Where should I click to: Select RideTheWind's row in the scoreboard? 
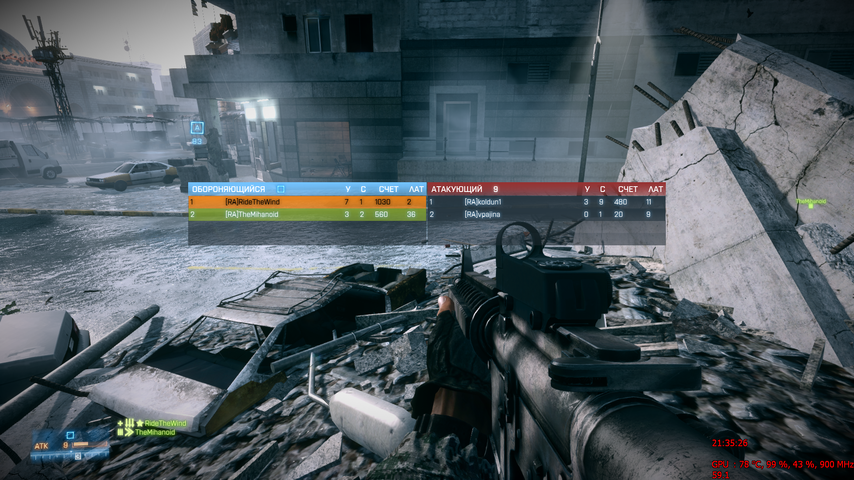306,202
